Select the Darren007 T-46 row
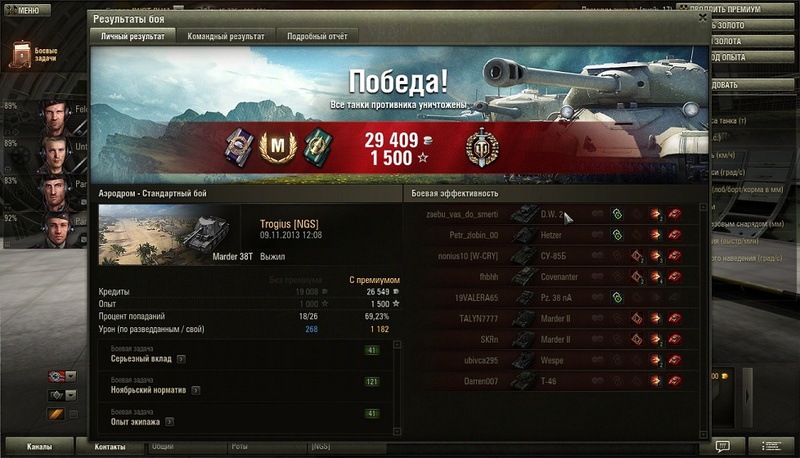This screenshot has width=800, height=458. (552, 381)
